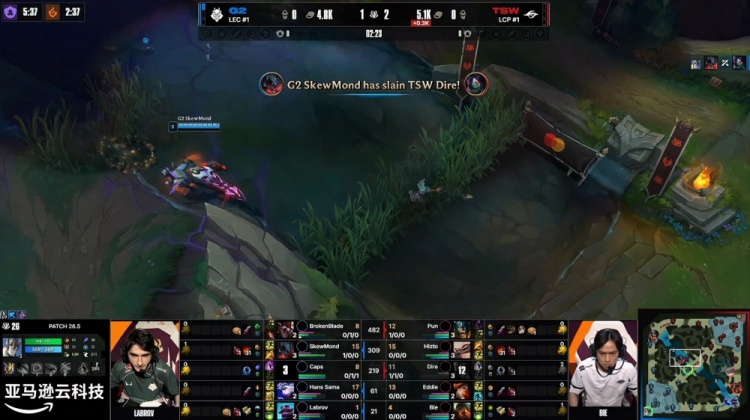Click the selected champion portrait in the stats panel
Image resolution: width=750 pixels, height=420 pixels.
click(14, 349)
